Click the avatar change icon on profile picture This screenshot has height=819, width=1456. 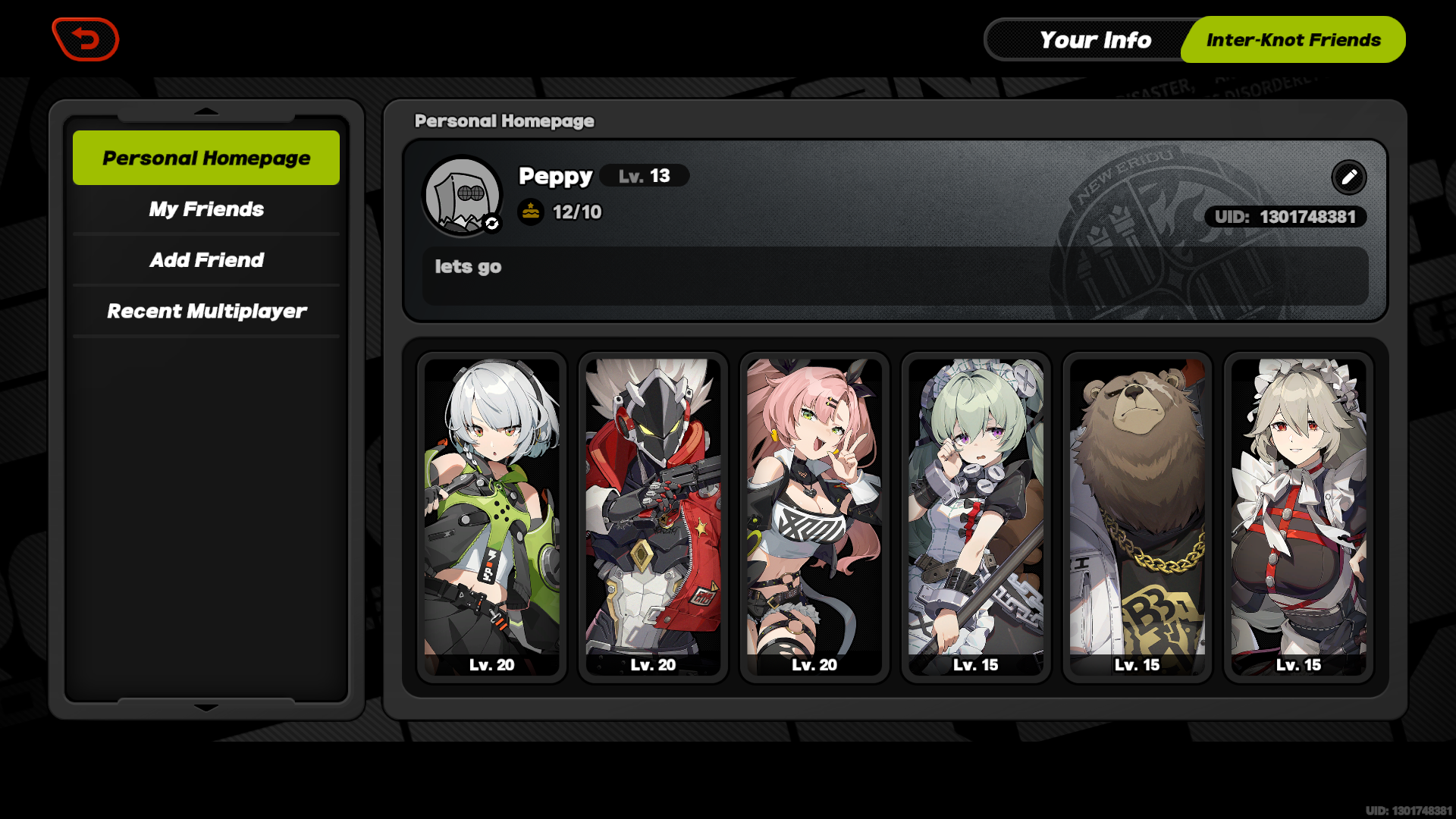point(492,224)
